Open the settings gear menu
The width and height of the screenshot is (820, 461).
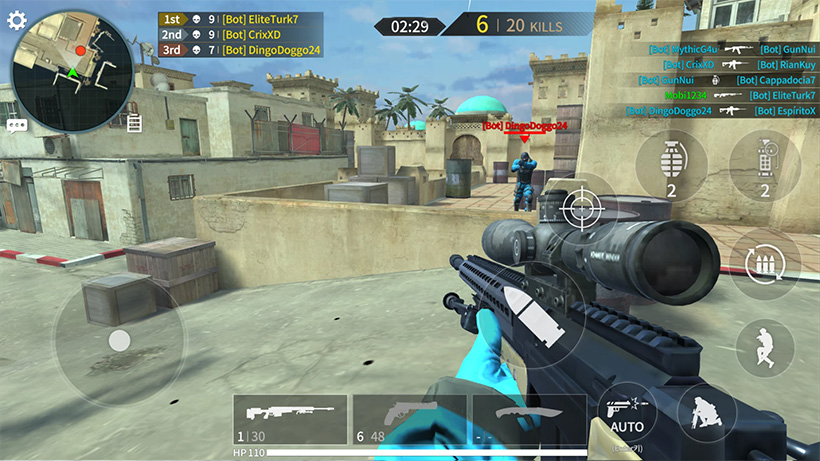[x=17, y=20]
